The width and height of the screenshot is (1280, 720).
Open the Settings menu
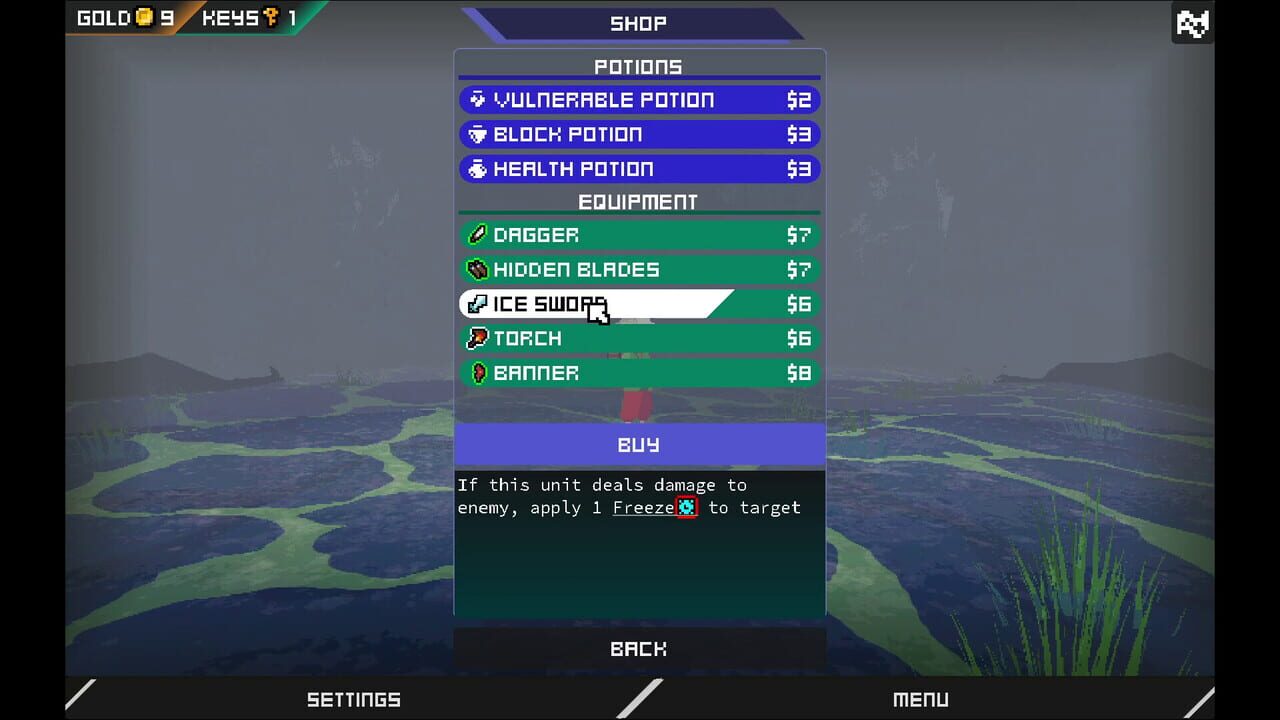click(x=353, y=699)
